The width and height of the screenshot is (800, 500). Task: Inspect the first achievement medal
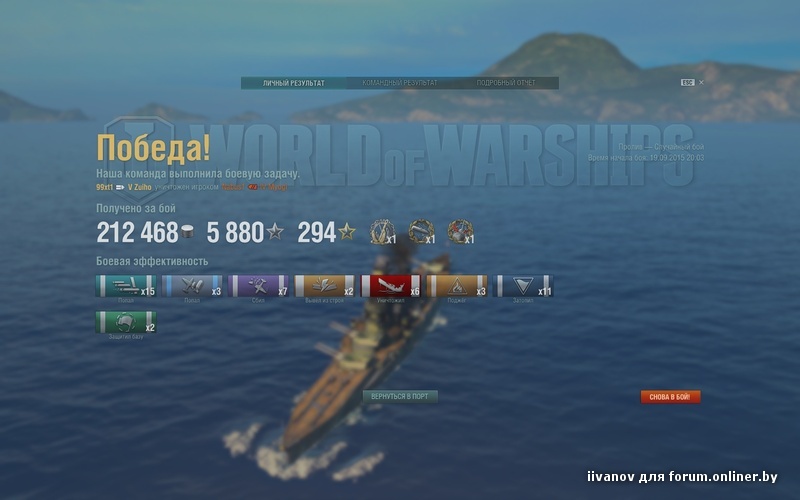[382, 232]
